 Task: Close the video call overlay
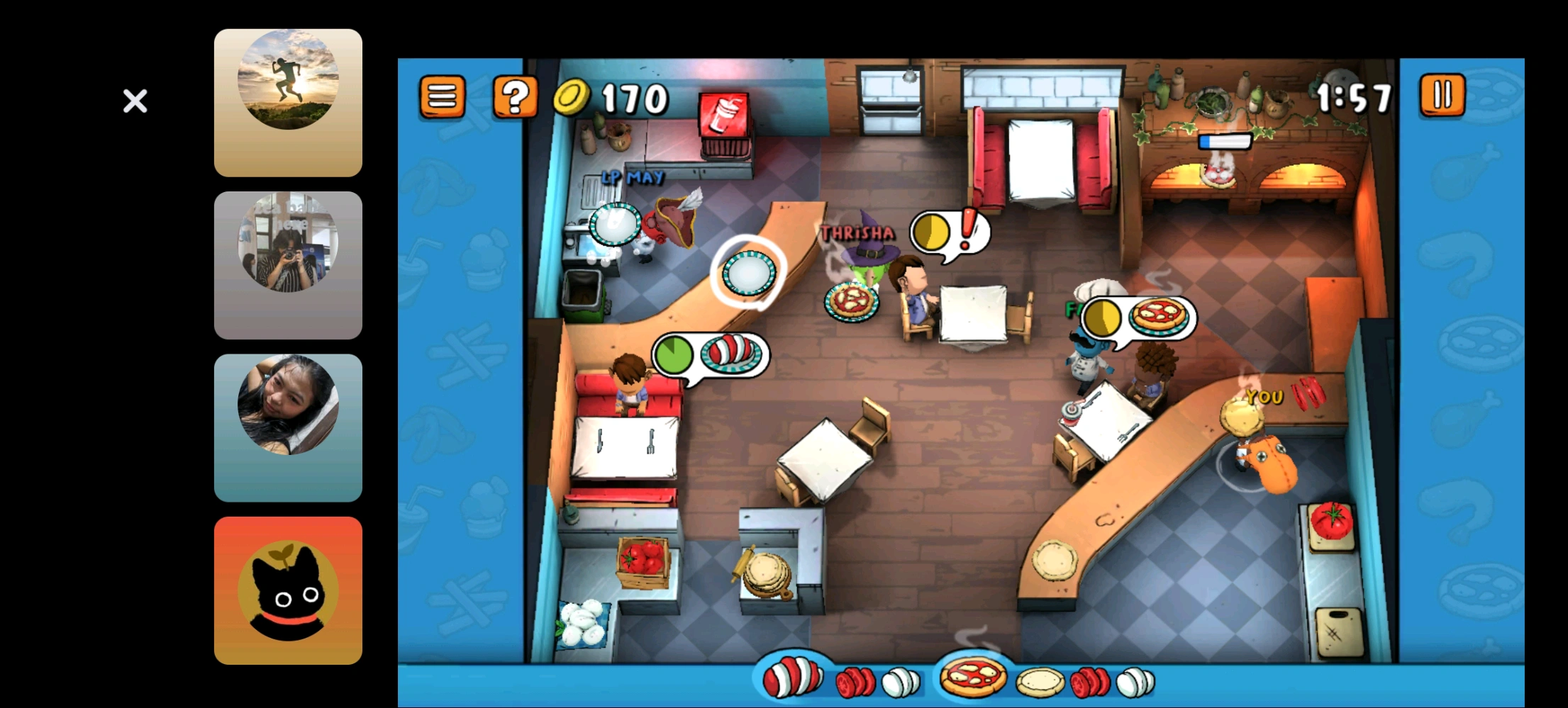[135, 101]
